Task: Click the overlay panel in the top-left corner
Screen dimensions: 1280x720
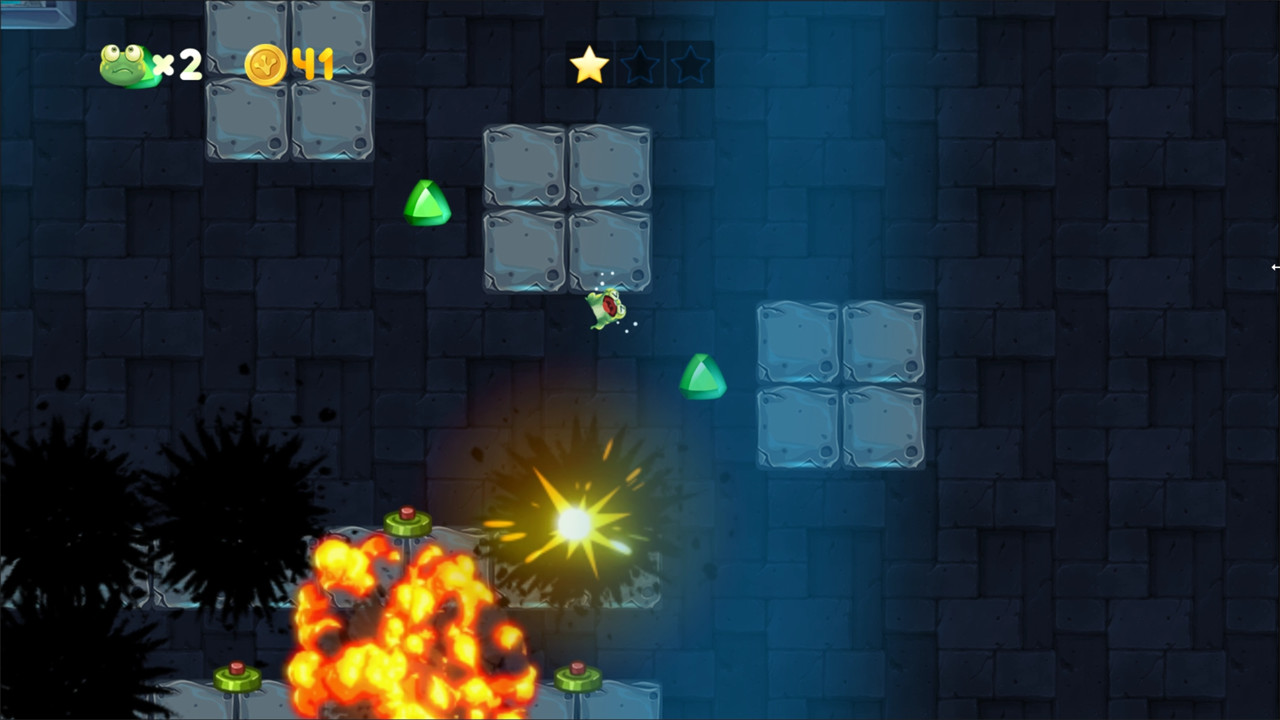Action: [x=38, y=15]
